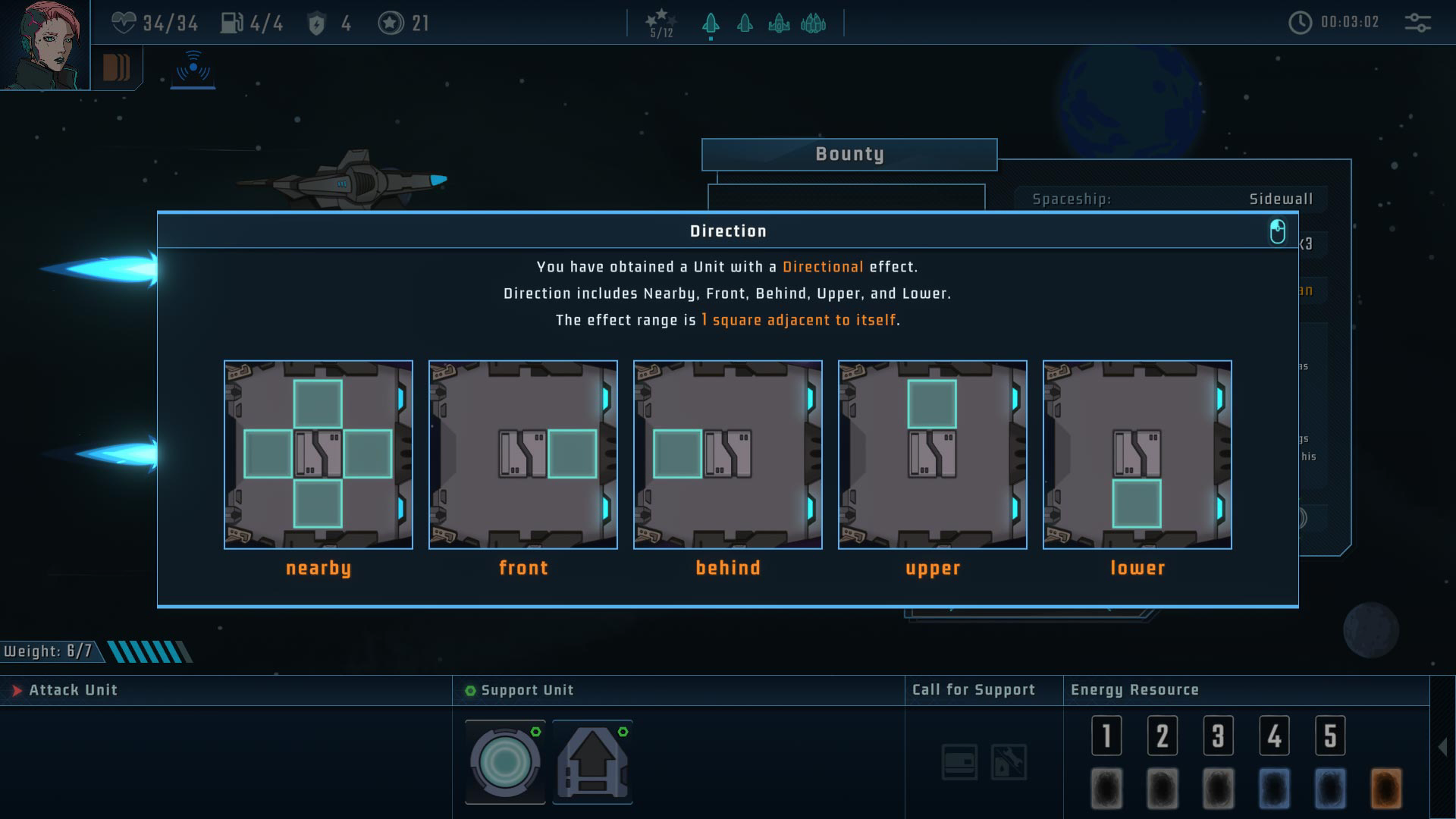1456x819 pixels.
Task: Choose energy resource slot 5
Action: (1329, 736)
